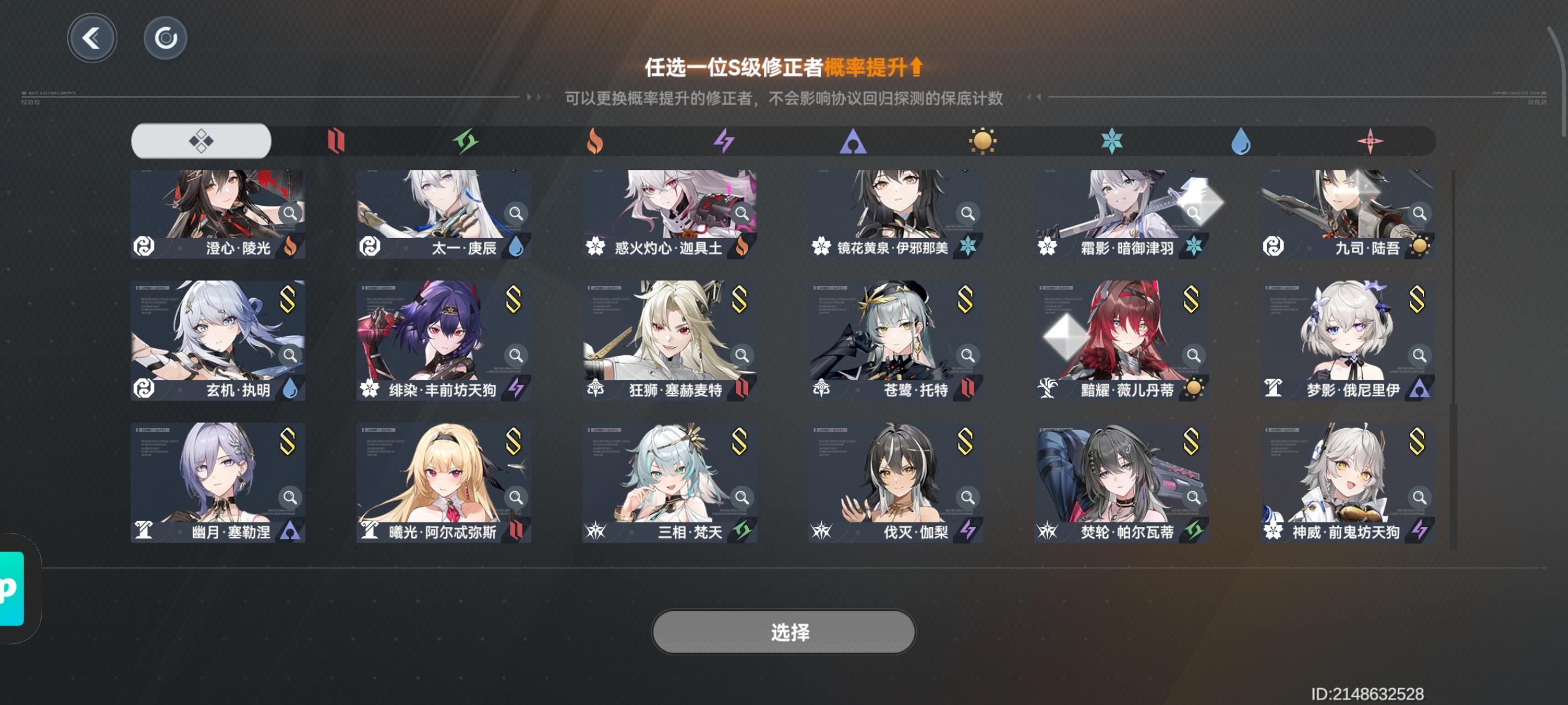Select the water droplet element filter icon
1568x705 pixels.
point(1241,141)
